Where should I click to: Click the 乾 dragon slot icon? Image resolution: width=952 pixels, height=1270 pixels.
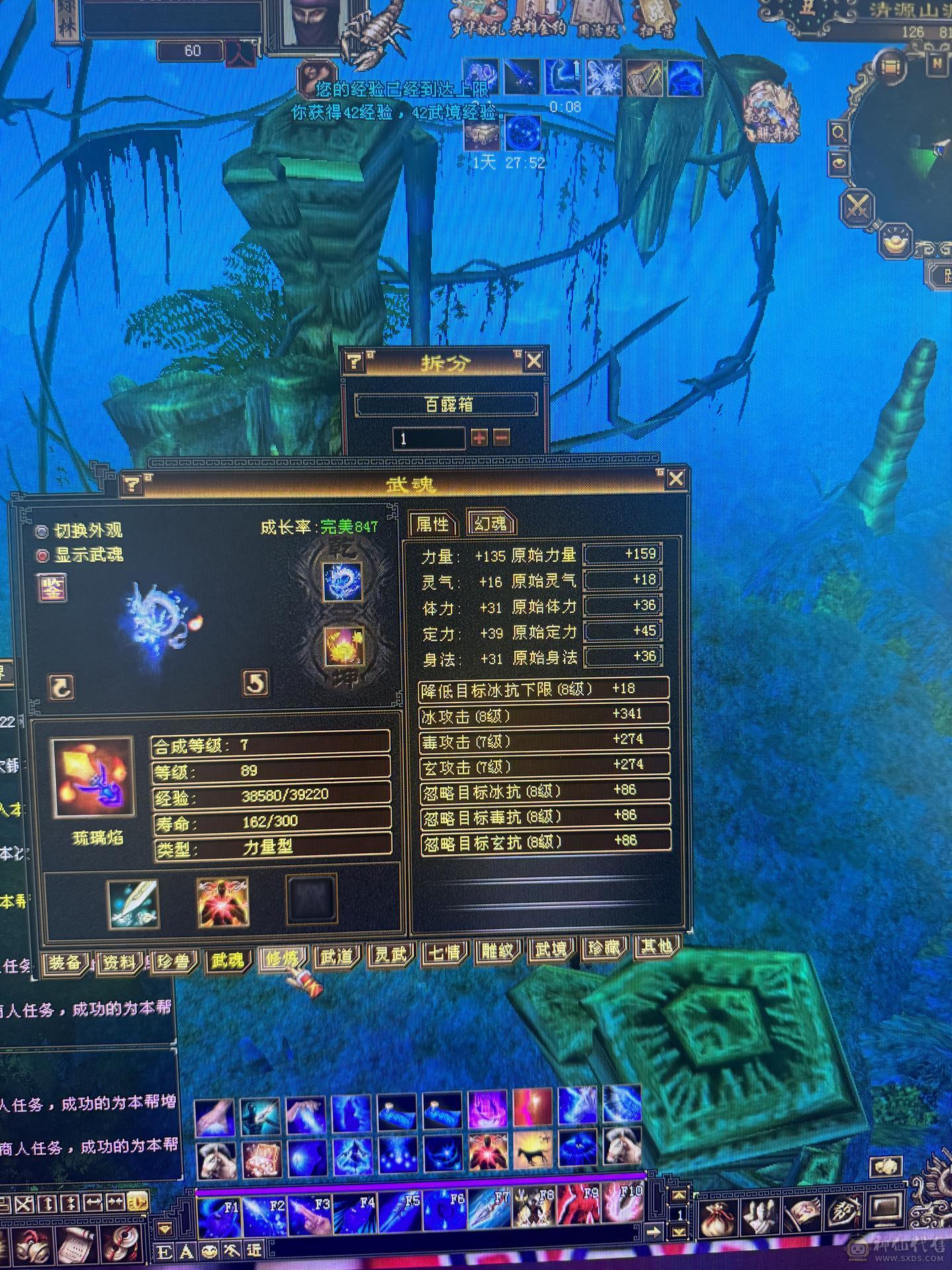342,581
